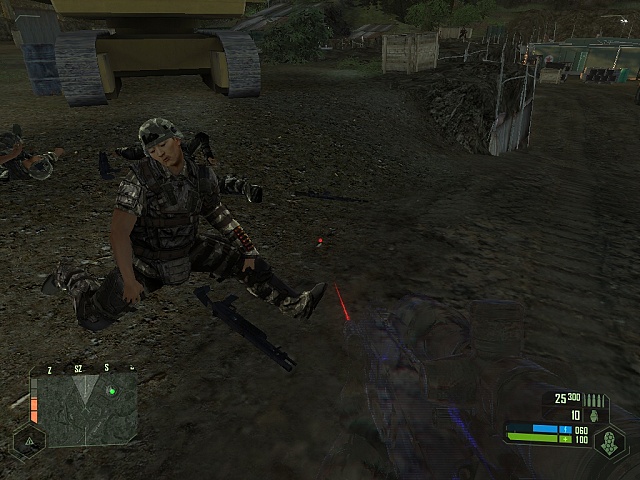Click the bullet fire-mode icon
The height and width of the screenshot is (480, 640).
coord(597,399)
